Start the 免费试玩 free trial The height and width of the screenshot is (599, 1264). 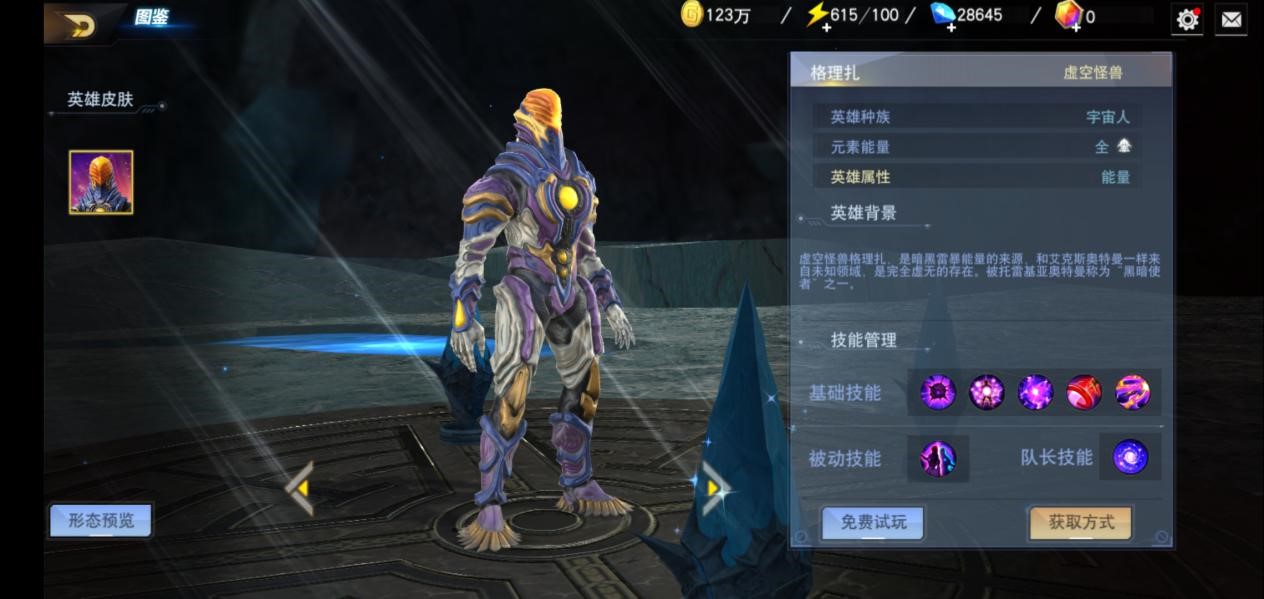point(872,522)
